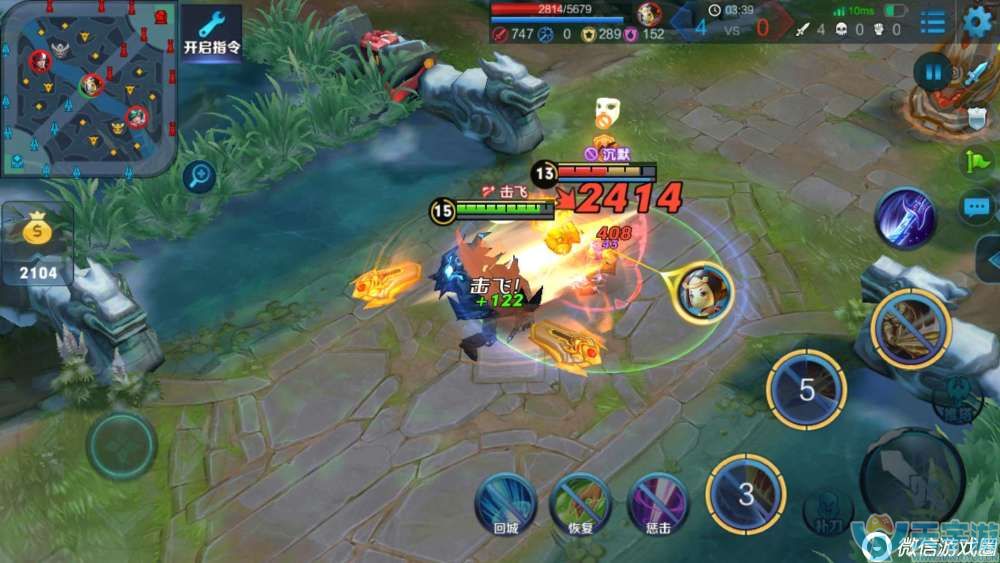
Task: Tap the 开启指令 wrench button
Action: click(x=212, y=34)
